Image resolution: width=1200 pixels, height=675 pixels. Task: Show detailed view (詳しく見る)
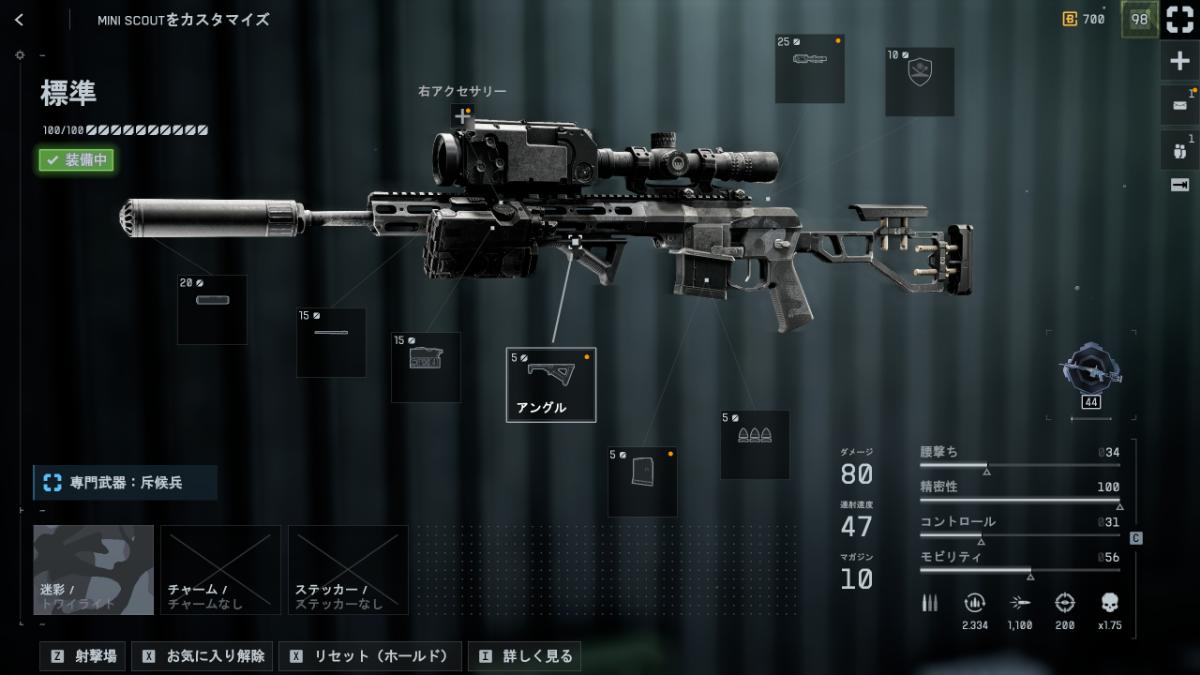click(x=525, y=656)
